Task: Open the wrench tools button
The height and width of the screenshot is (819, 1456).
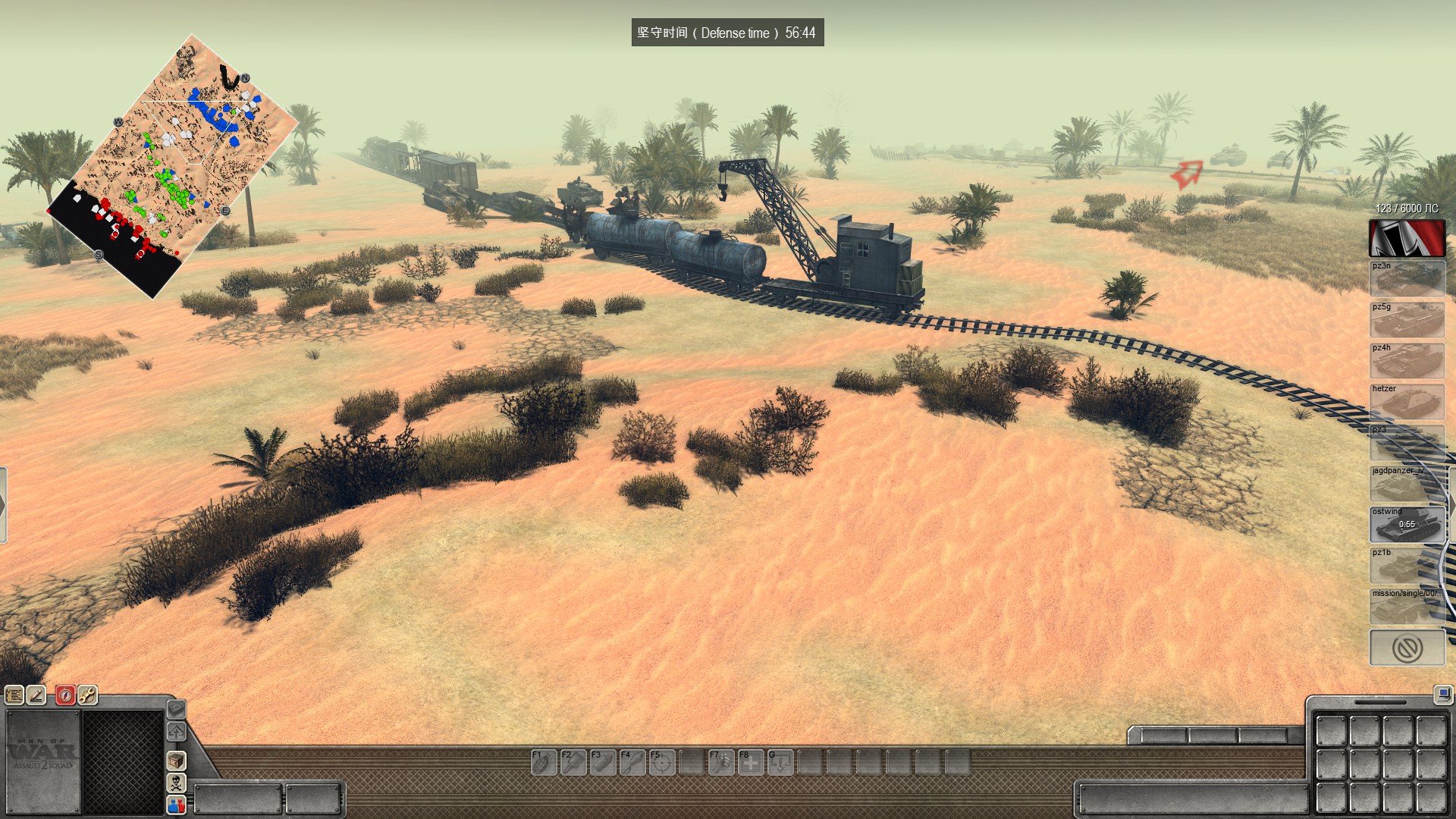Action: (87, 695)
